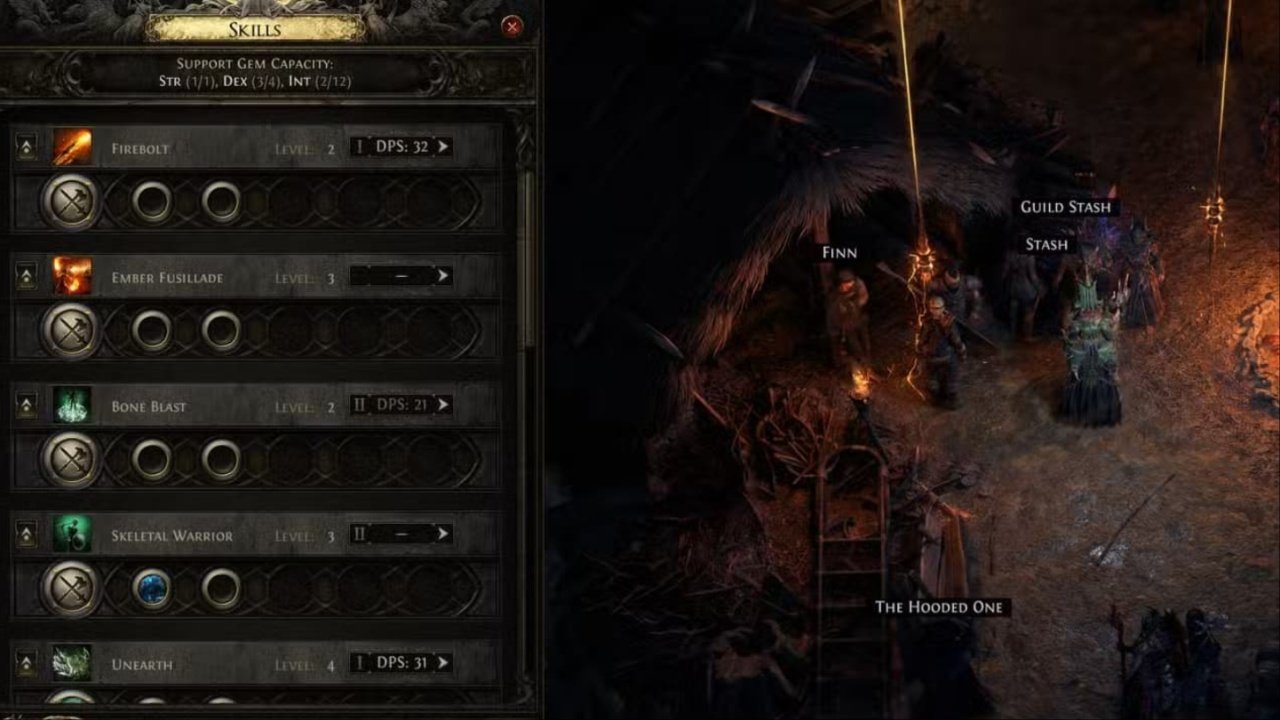
Task: Select the blue support gem in Skeletal Warrior row
Action: (152, 589)
